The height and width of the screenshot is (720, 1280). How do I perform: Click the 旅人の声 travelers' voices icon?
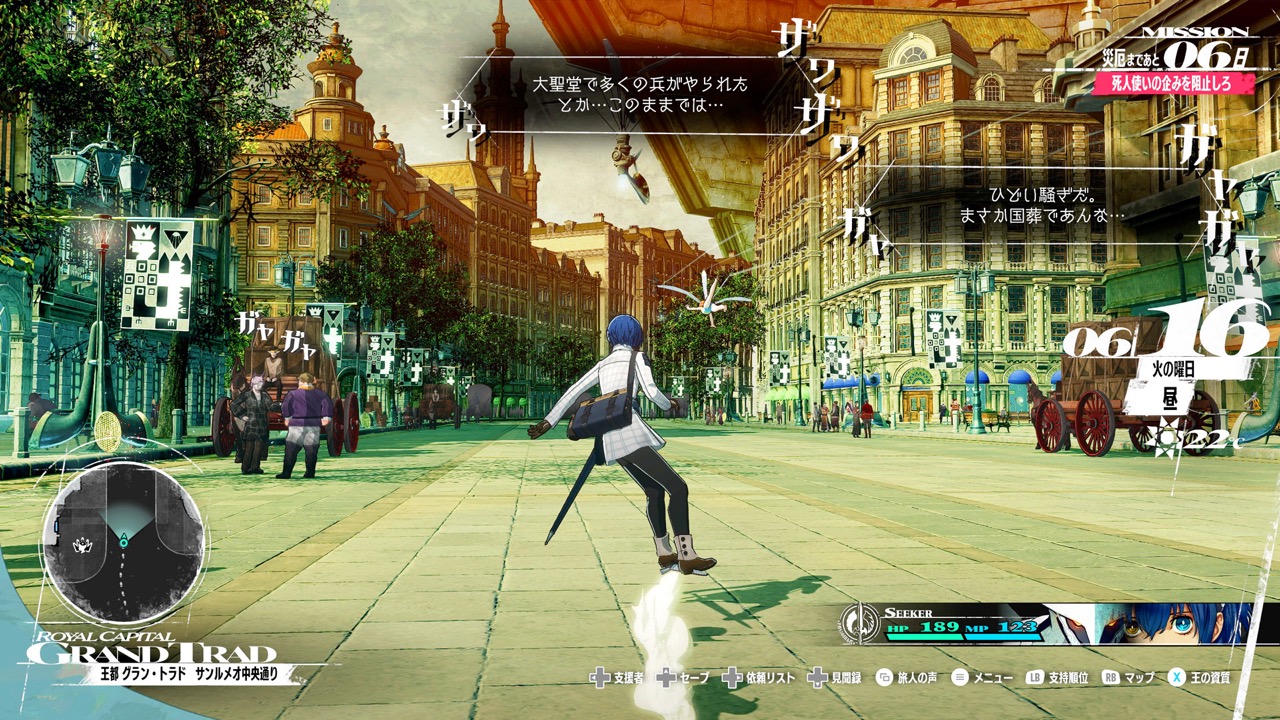click(x=884, y=678)
